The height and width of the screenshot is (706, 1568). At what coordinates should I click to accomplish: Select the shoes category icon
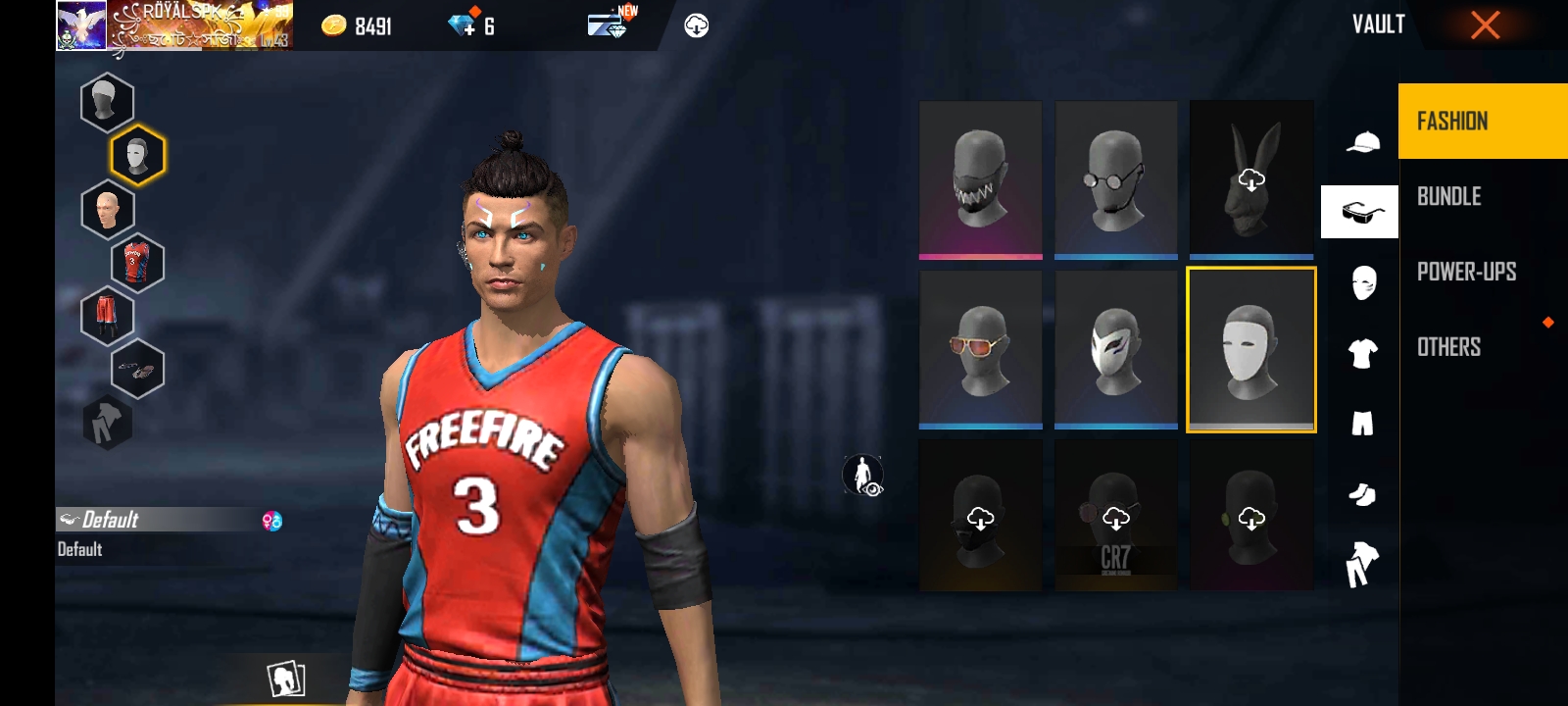pyautogui.click(x=1362, y=494)
